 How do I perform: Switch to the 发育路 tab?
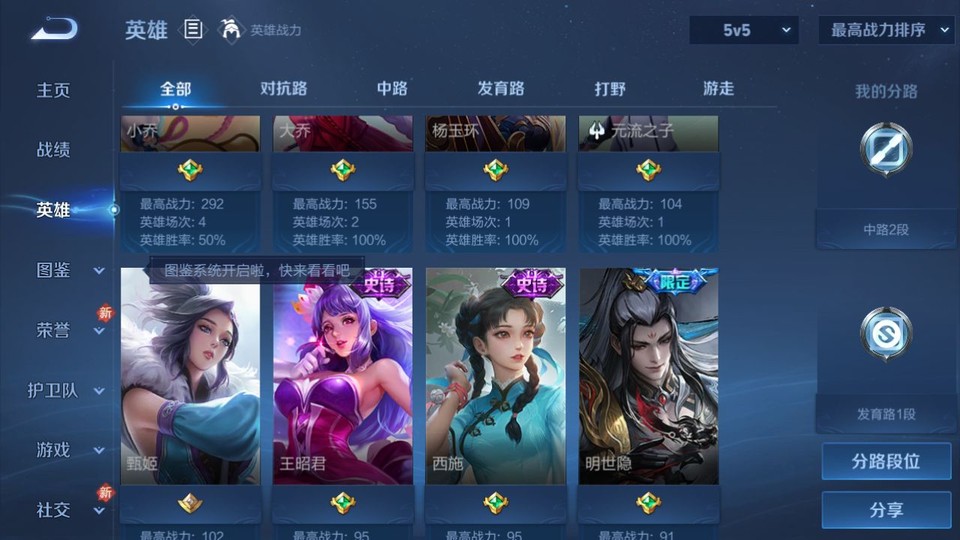pyautogui.click(x=500, y=89)
